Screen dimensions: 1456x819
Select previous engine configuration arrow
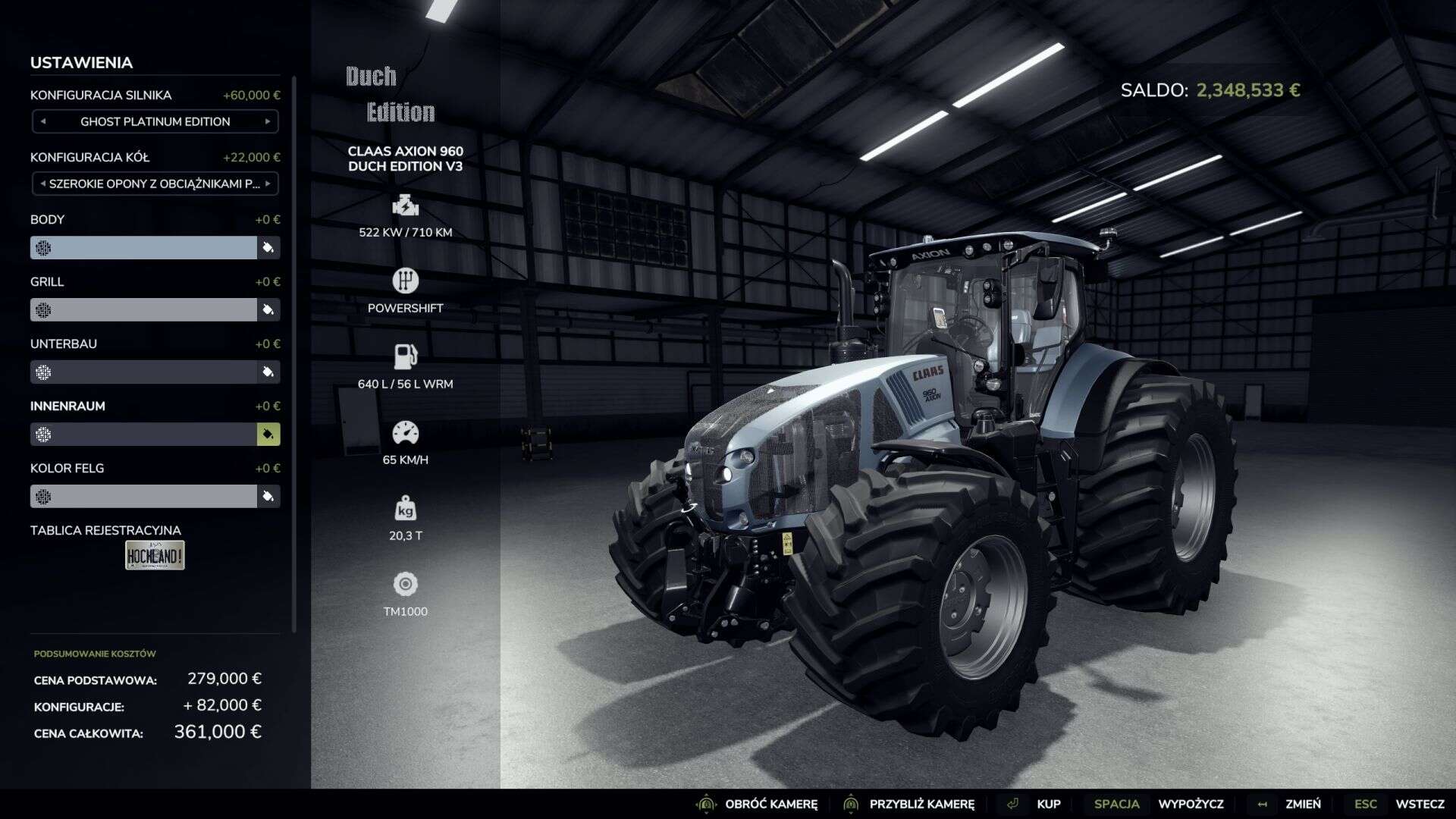point(43,121)
